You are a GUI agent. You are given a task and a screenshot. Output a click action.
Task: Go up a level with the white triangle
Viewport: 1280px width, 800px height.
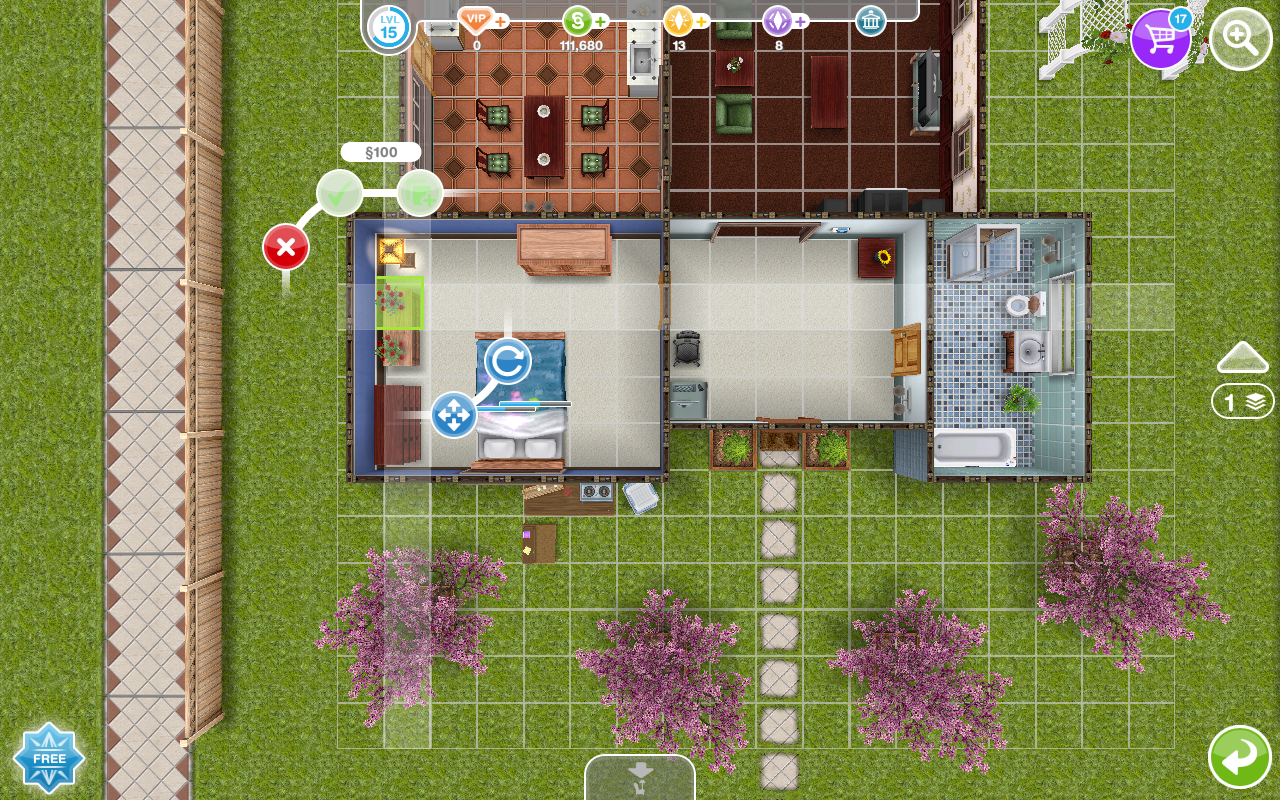point(1242,356)
